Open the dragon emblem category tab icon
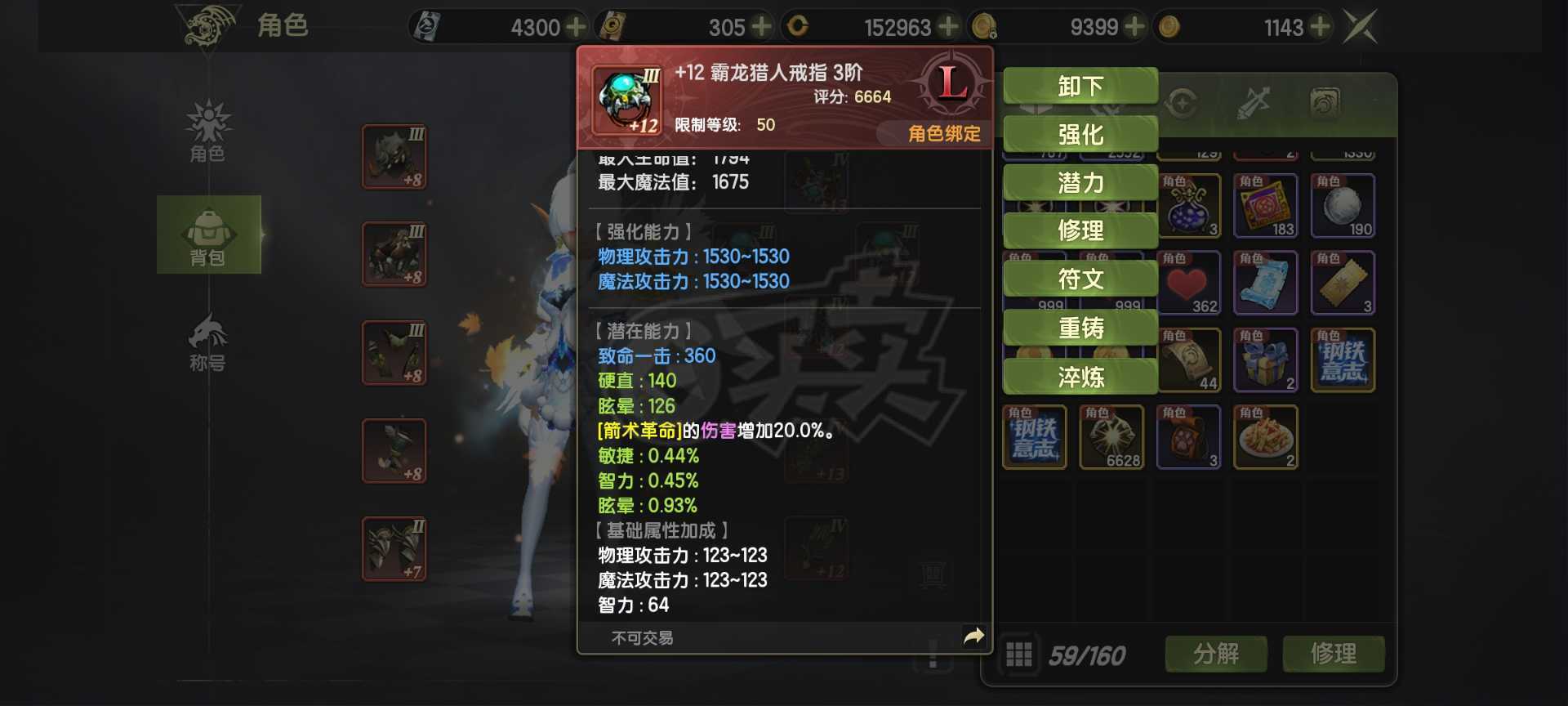 click(1324, 102)
